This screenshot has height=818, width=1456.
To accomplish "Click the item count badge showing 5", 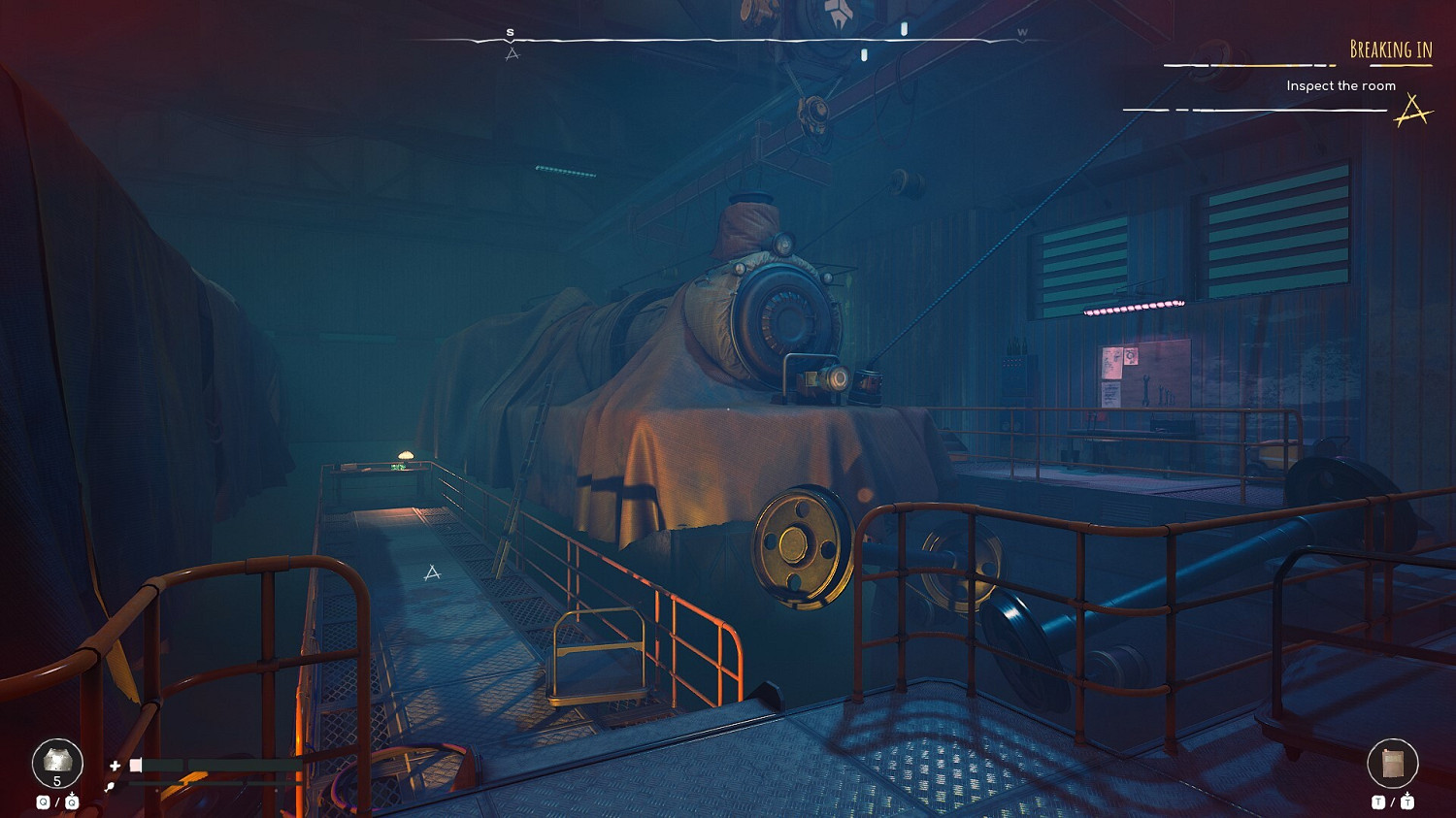I will coord(55,780).
